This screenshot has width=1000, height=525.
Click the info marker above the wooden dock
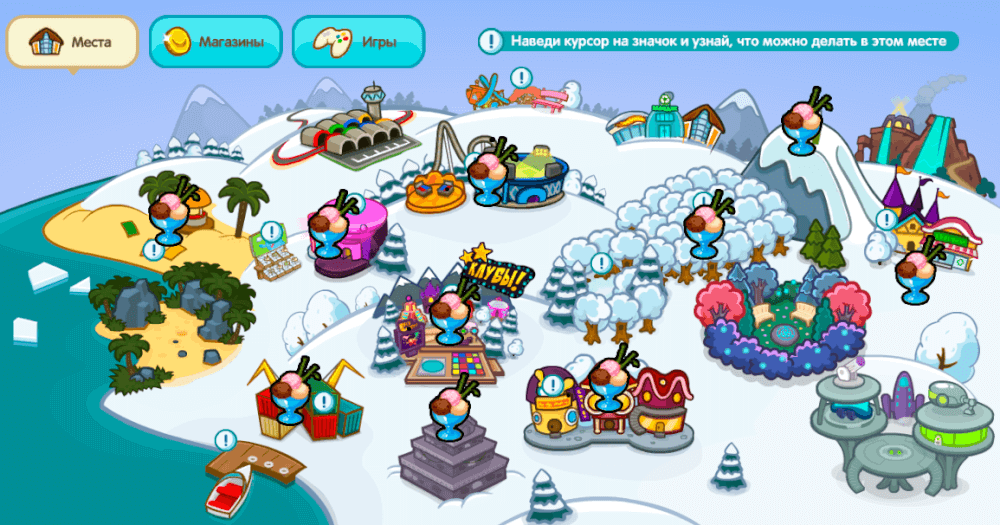coord(225,440)
